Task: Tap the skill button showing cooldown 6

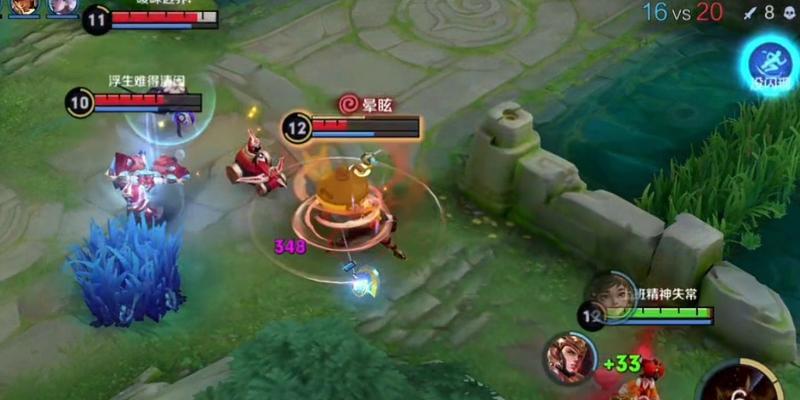Action: (741, 384)
